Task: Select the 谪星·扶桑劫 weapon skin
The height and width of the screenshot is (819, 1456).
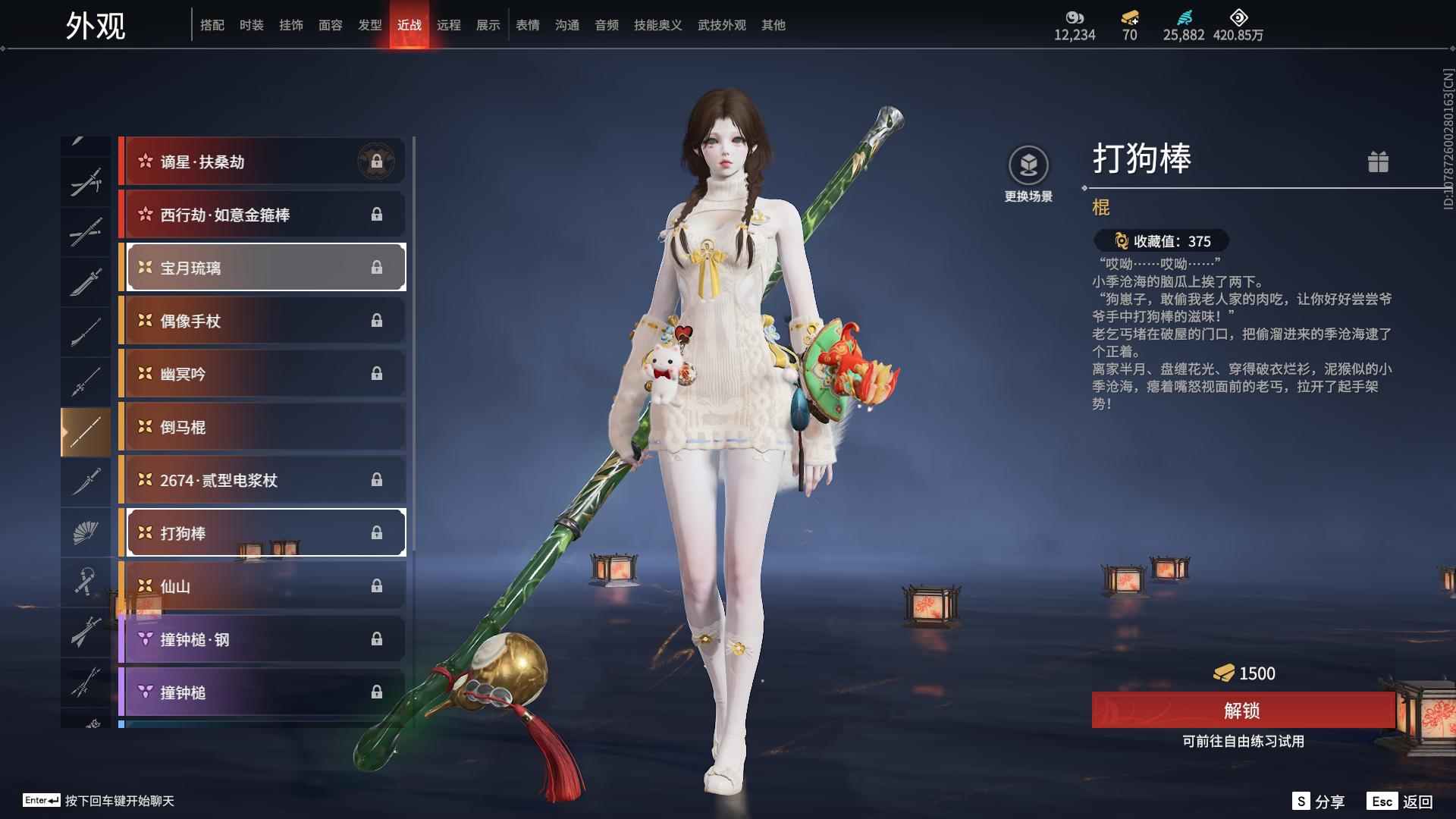Action: click(x=263, y=161)
